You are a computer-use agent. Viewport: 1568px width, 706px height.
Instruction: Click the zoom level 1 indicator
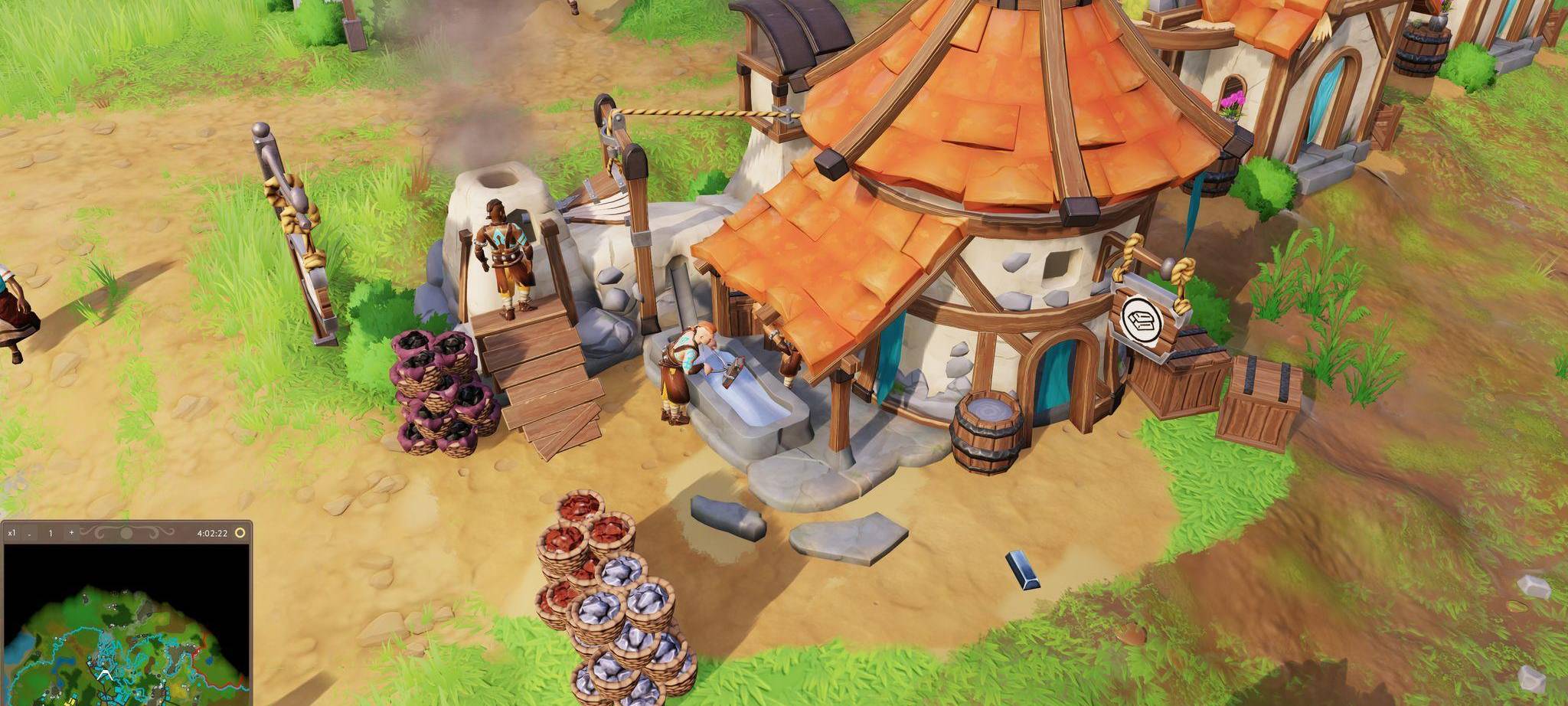click(x=51, y=534)
